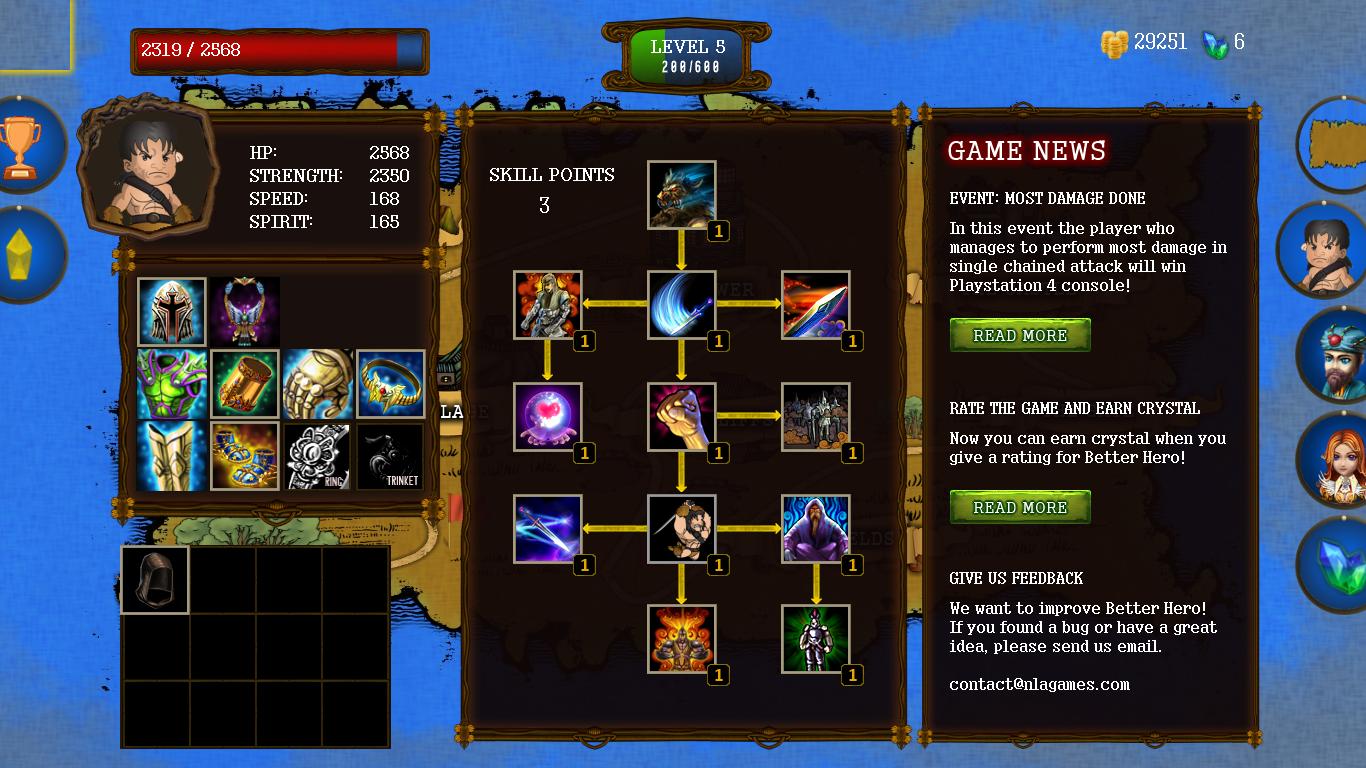Click READ MORE to rate the game
1366x768 pixels.
pyautogui.click(x=1020, y=507)
